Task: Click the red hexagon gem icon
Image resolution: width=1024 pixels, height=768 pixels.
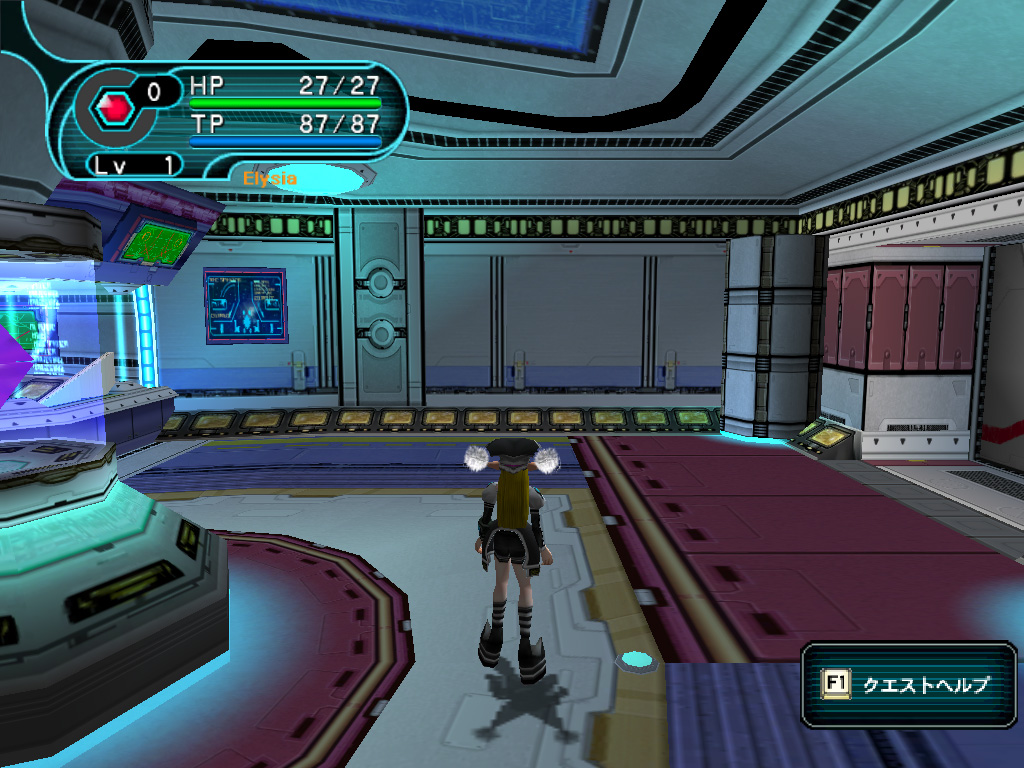Action: (x=113, y=105)
